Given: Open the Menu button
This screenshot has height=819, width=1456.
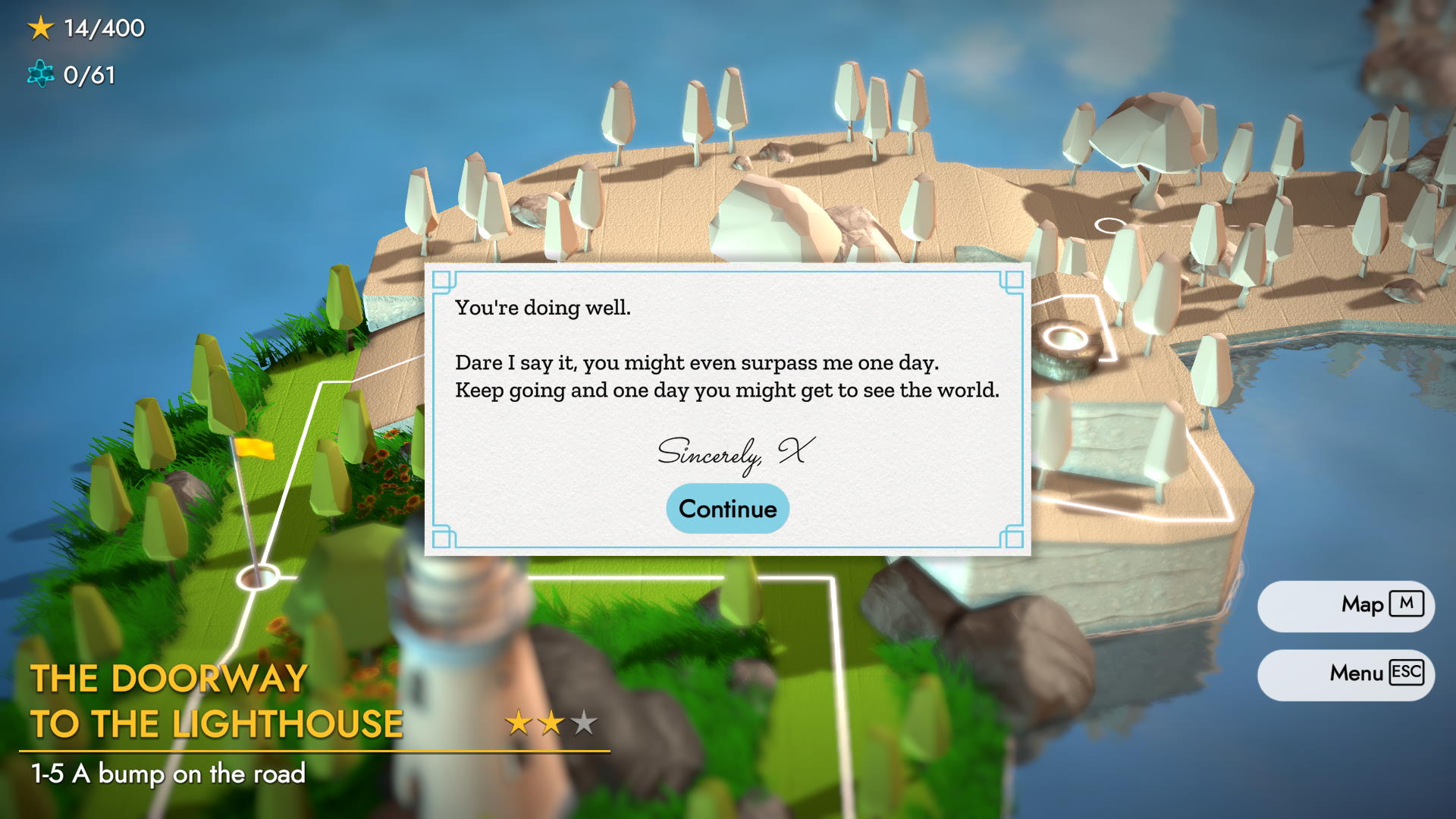Looking at the screenshot, I should pyautogui.click(x=1345, y=673).
